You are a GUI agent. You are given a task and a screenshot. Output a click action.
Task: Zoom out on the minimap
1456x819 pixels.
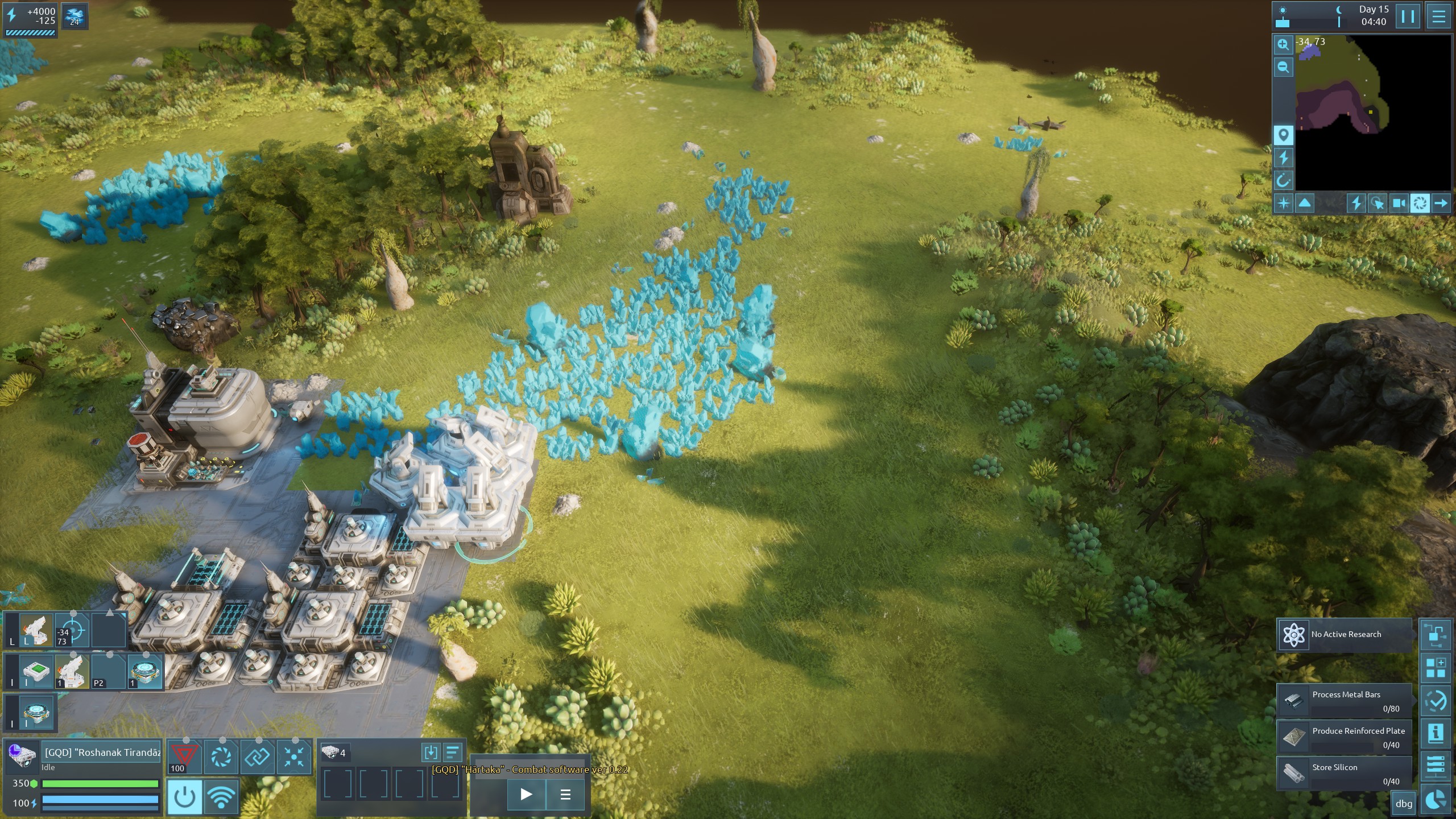1283,67
